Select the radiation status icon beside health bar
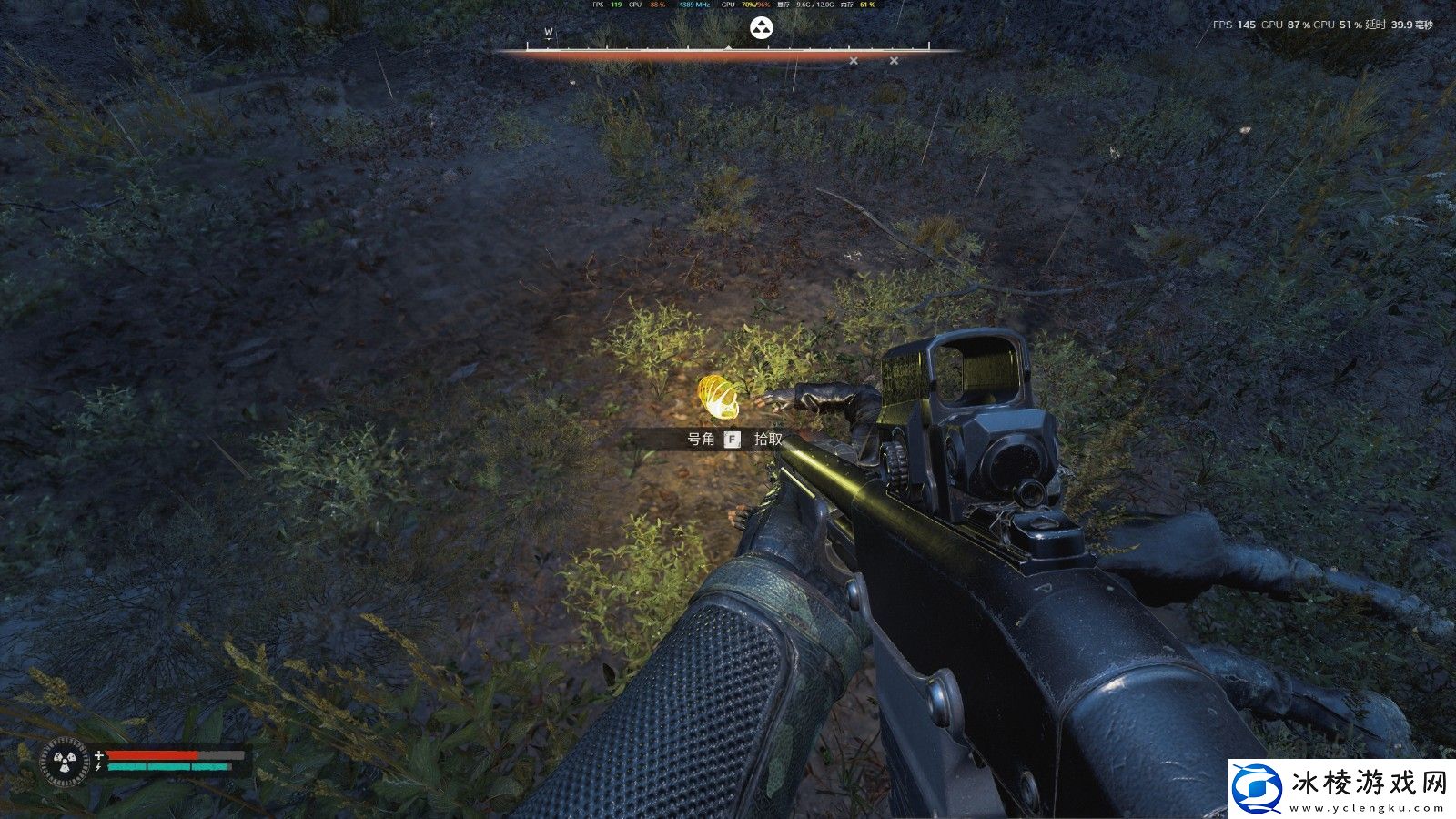 coord(66,762)
